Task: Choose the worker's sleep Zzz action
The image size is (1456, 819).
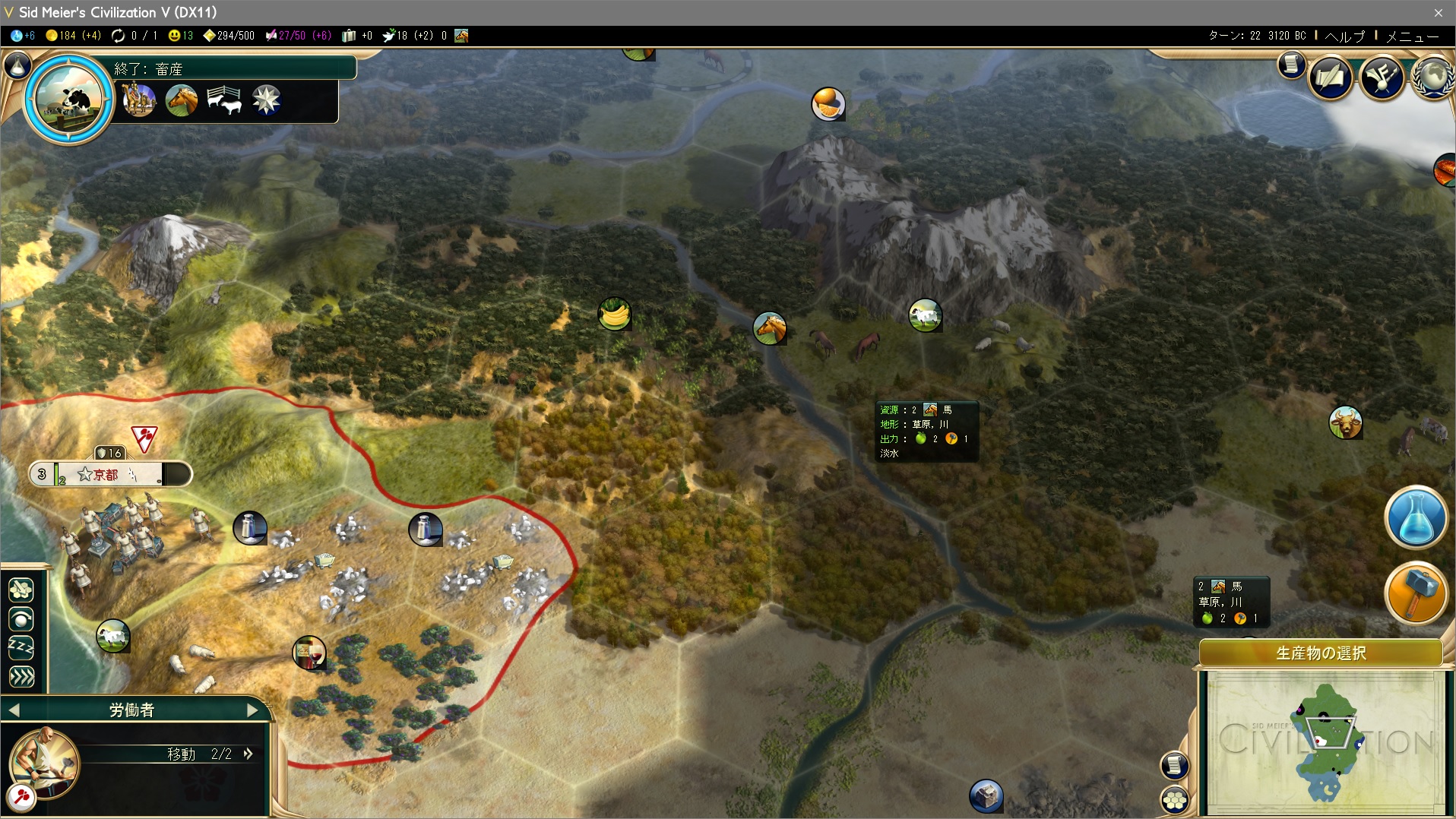Action: point(21,648)
